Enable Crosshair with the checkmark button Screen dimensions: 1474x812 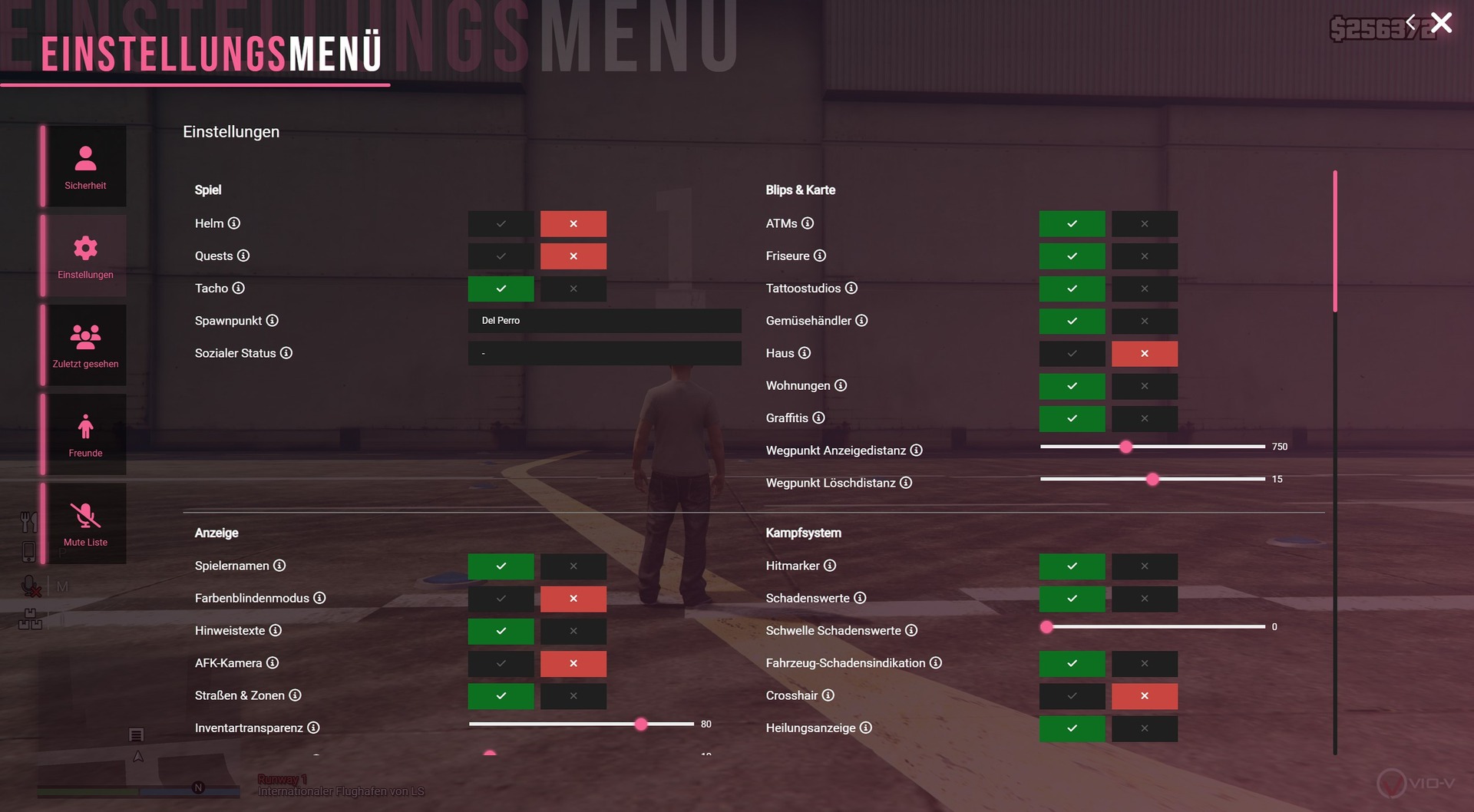coord(1072,696)
